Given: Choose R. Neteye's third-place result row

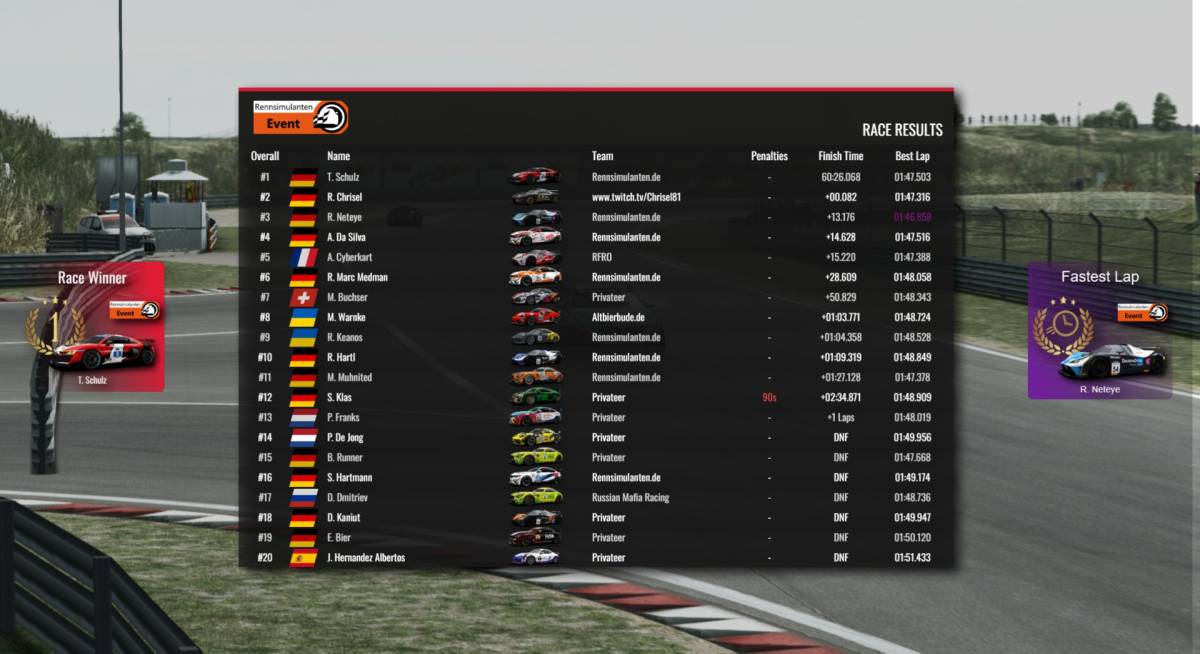Looking at the screenshot, I should coord(596,217).
